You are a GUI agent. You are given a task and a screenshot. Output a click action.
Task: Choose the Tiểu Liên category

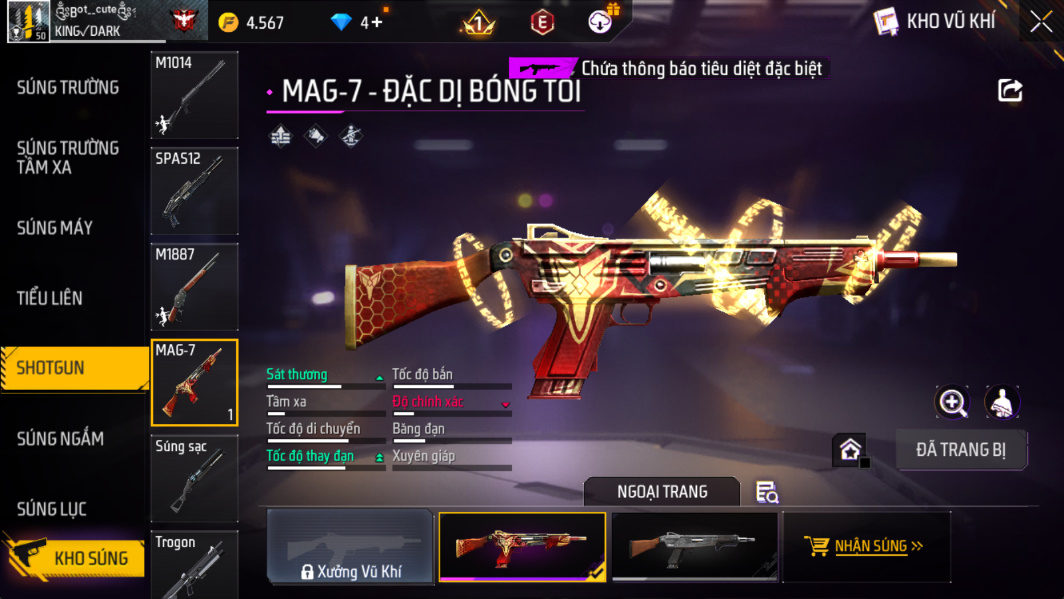click(50, 298)
